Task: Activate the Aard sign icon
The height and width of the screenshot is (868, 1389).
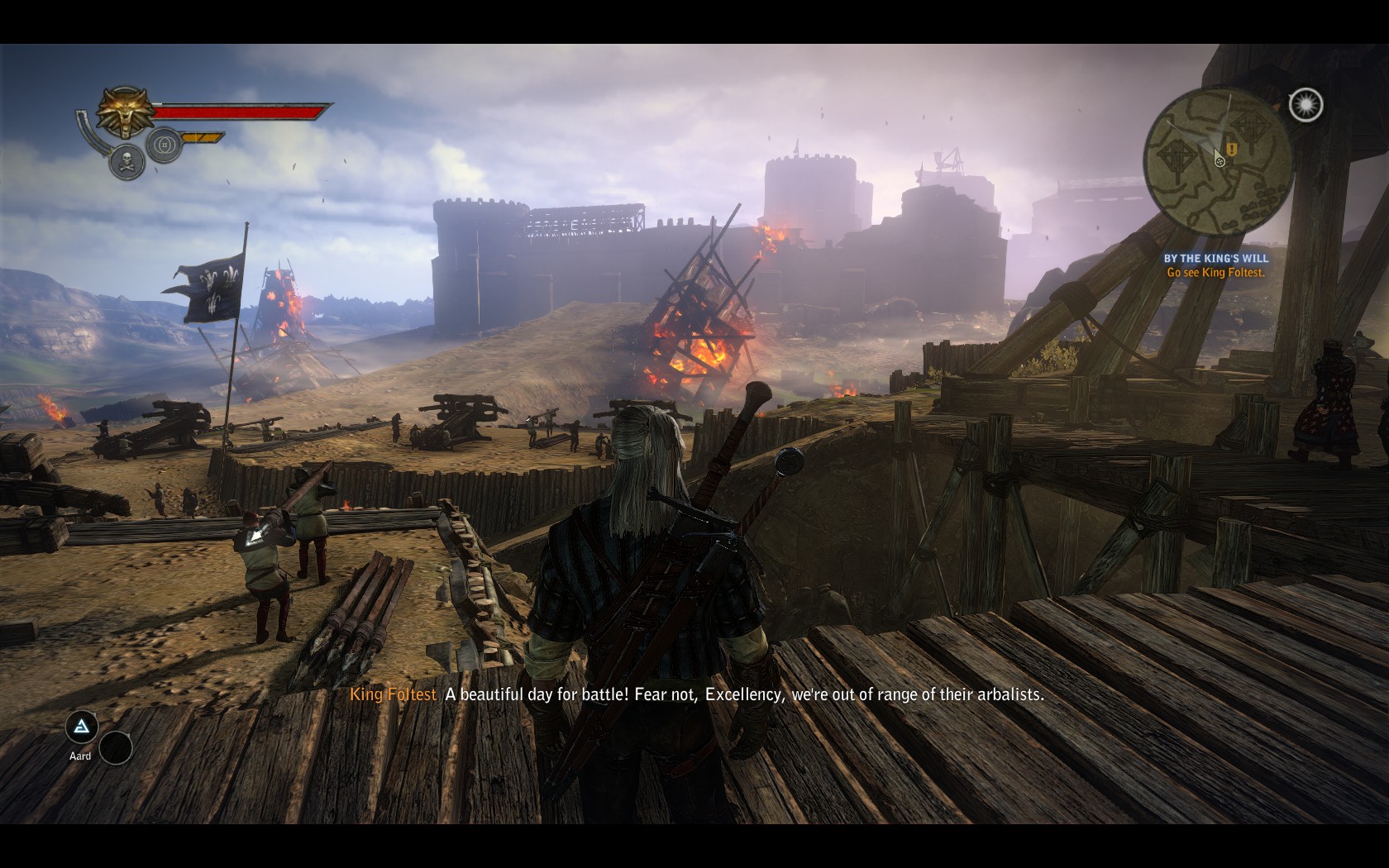Action: point(81,727)
